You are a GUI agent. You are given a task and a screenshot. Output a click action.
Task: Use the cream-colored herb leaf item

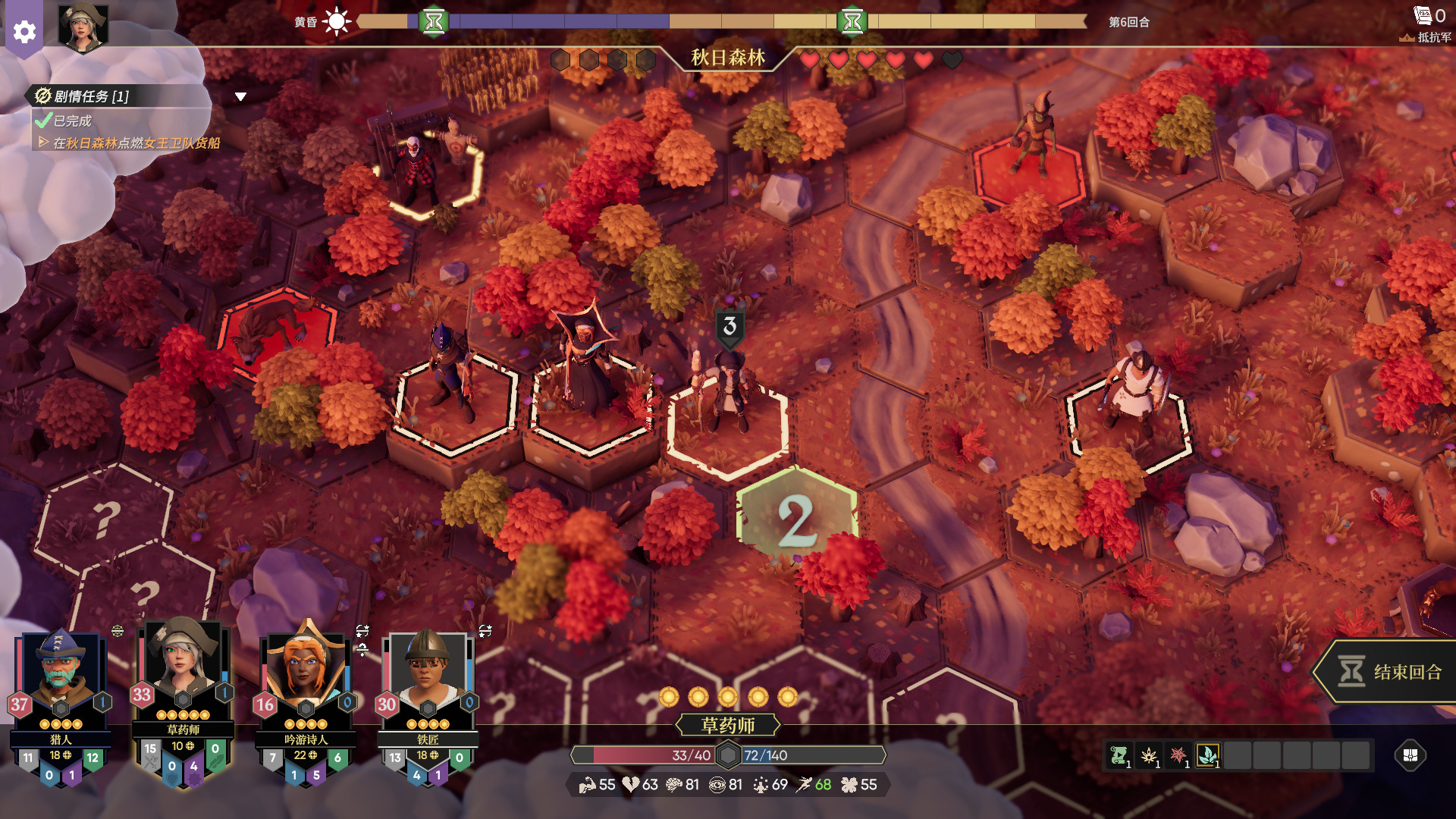point(1149,755)
